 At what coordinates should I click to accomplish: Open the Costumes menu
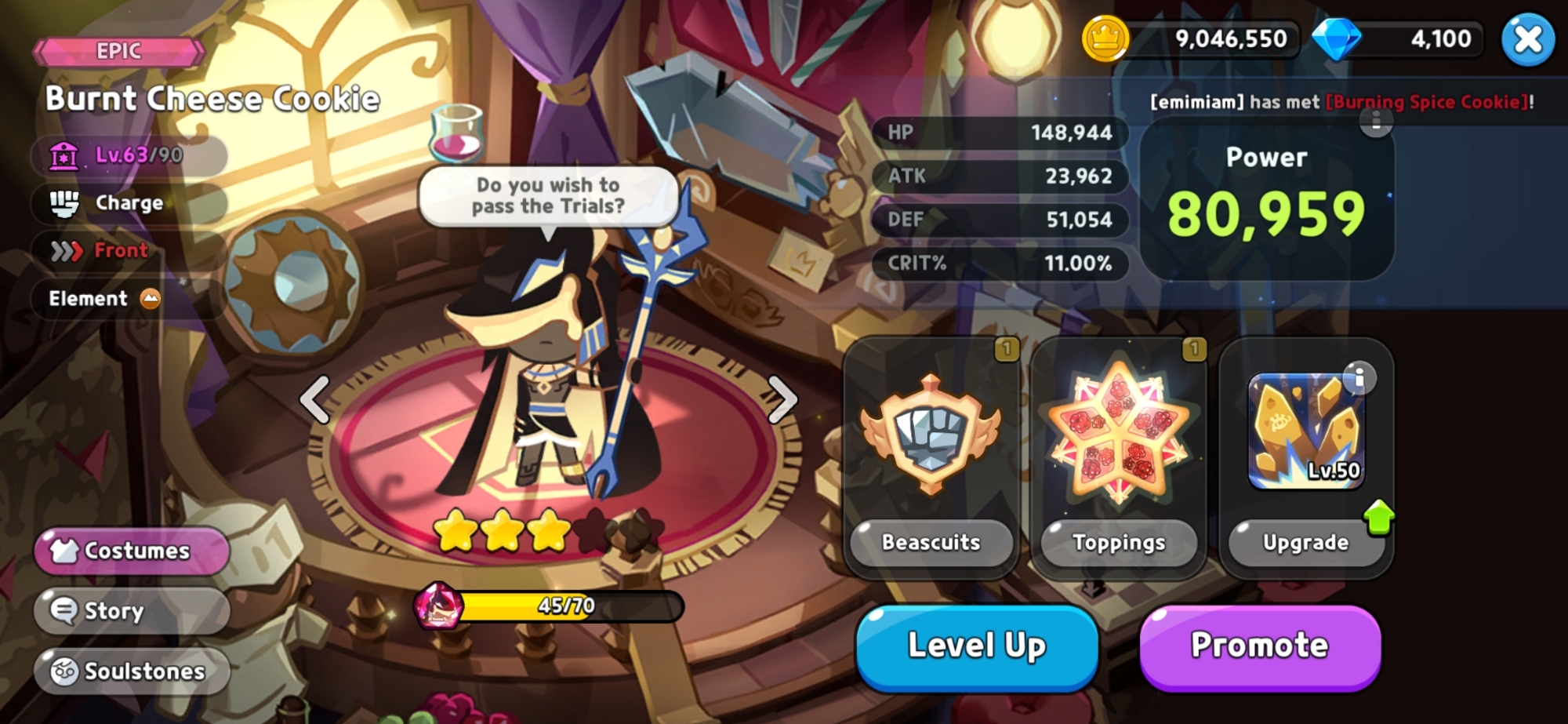132,551
